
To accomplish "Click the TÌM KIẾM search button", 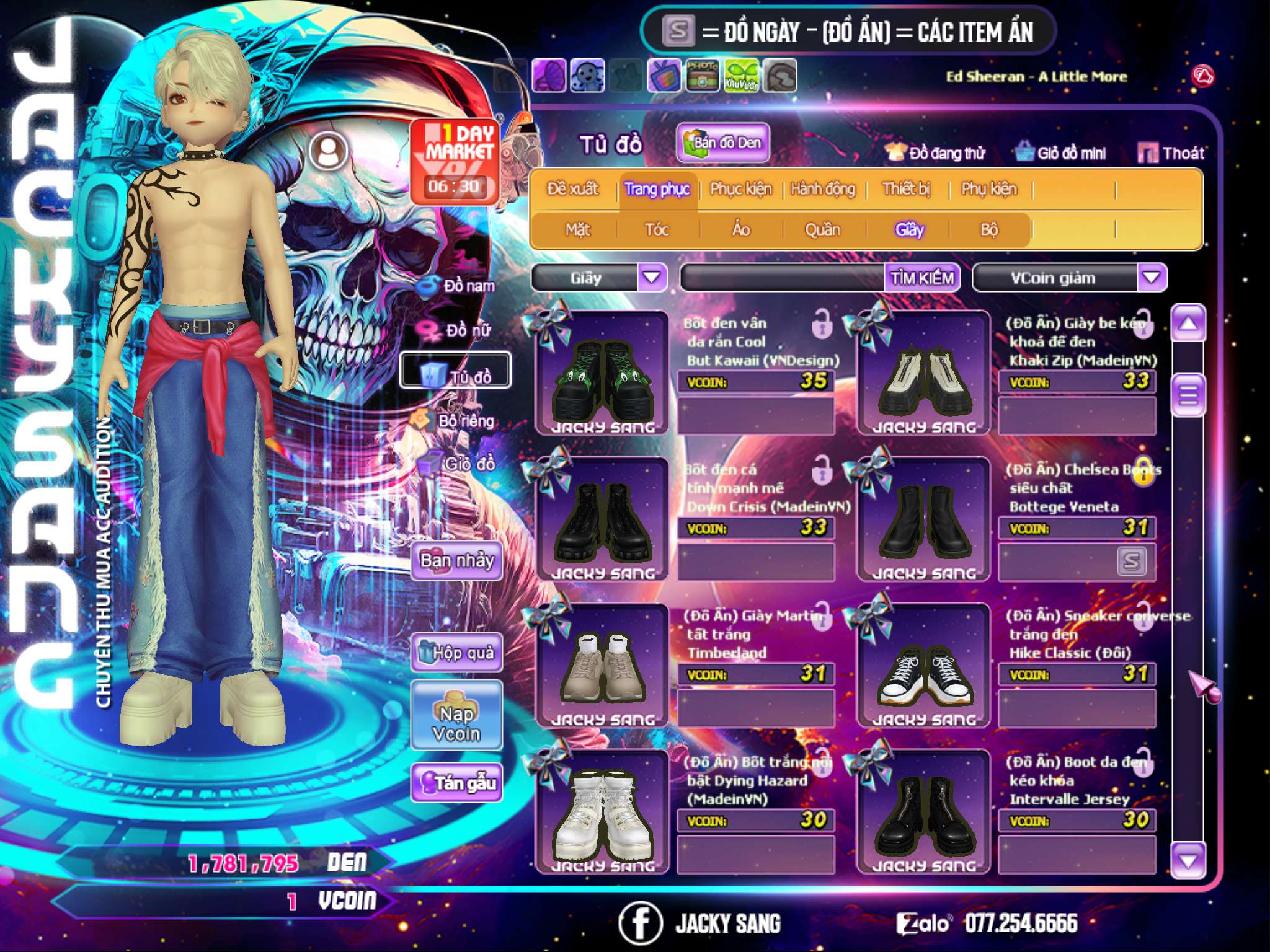I will pos(922,278).
